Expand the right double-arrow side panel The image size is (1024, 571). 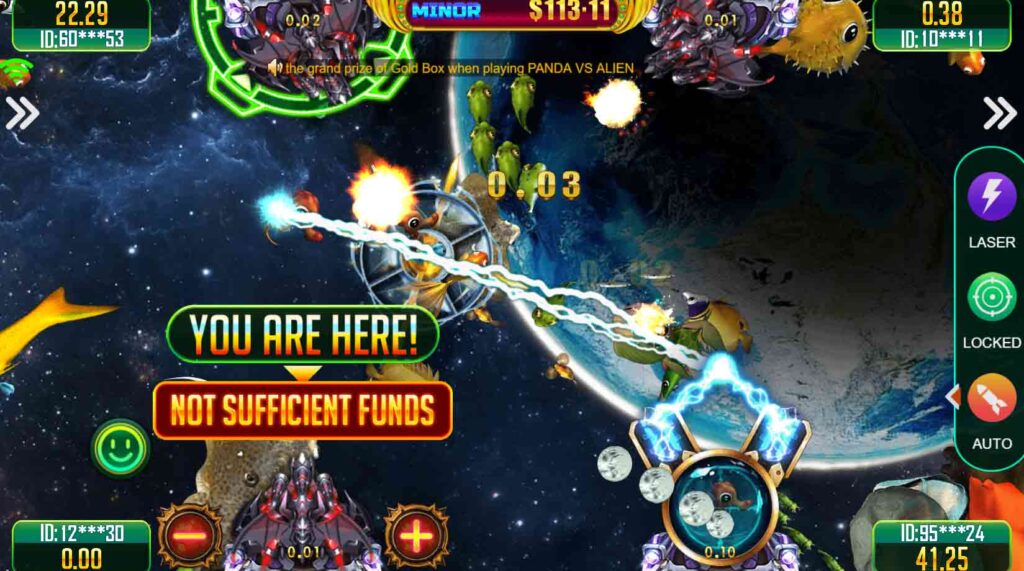[999, 113]
